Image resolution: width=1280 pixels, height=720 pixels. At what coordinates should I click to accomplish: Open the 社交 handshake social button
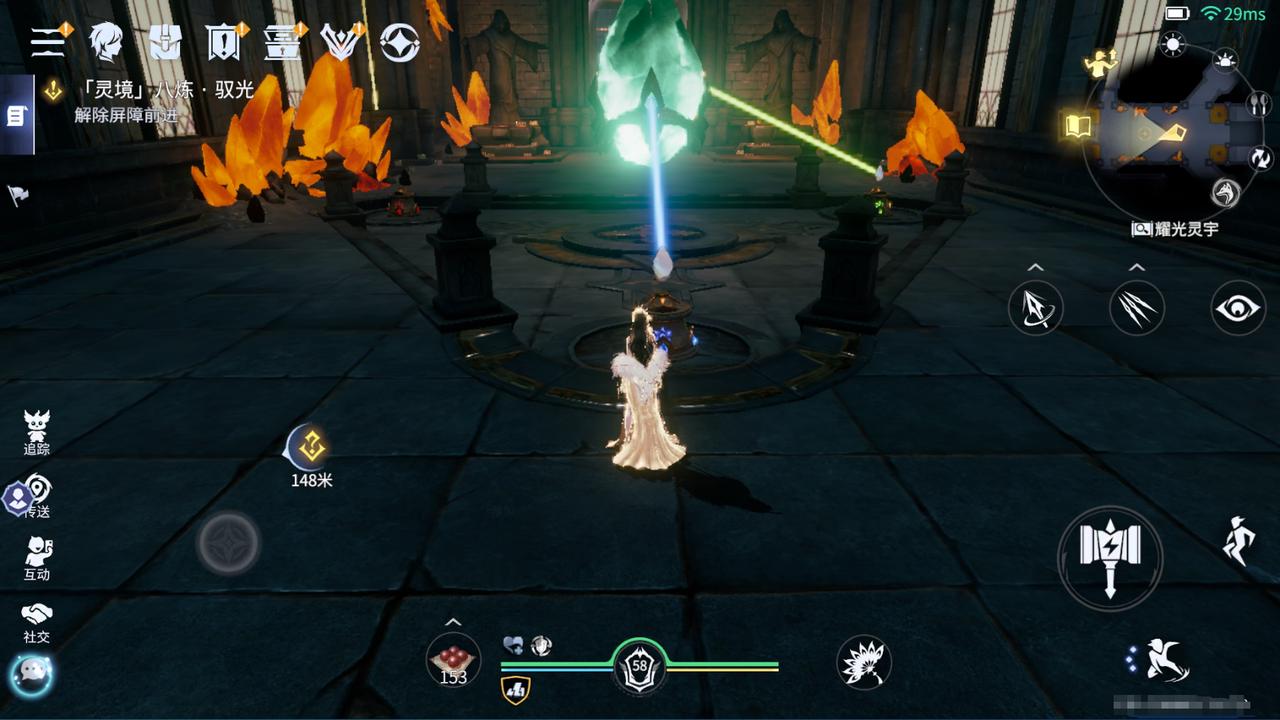pos(37,620)
